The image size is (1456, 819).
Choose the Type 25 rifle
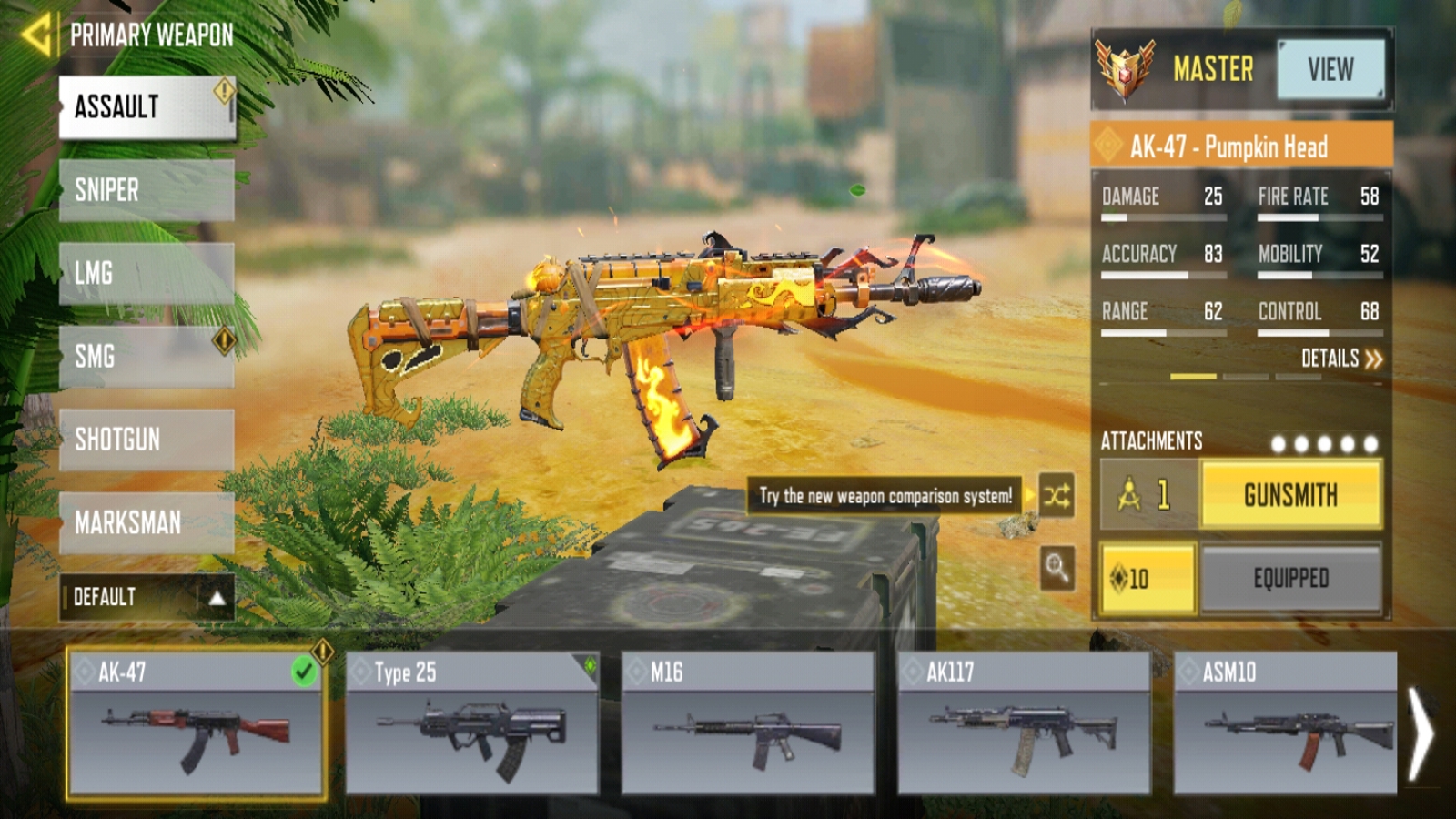(x=471, y=723)
